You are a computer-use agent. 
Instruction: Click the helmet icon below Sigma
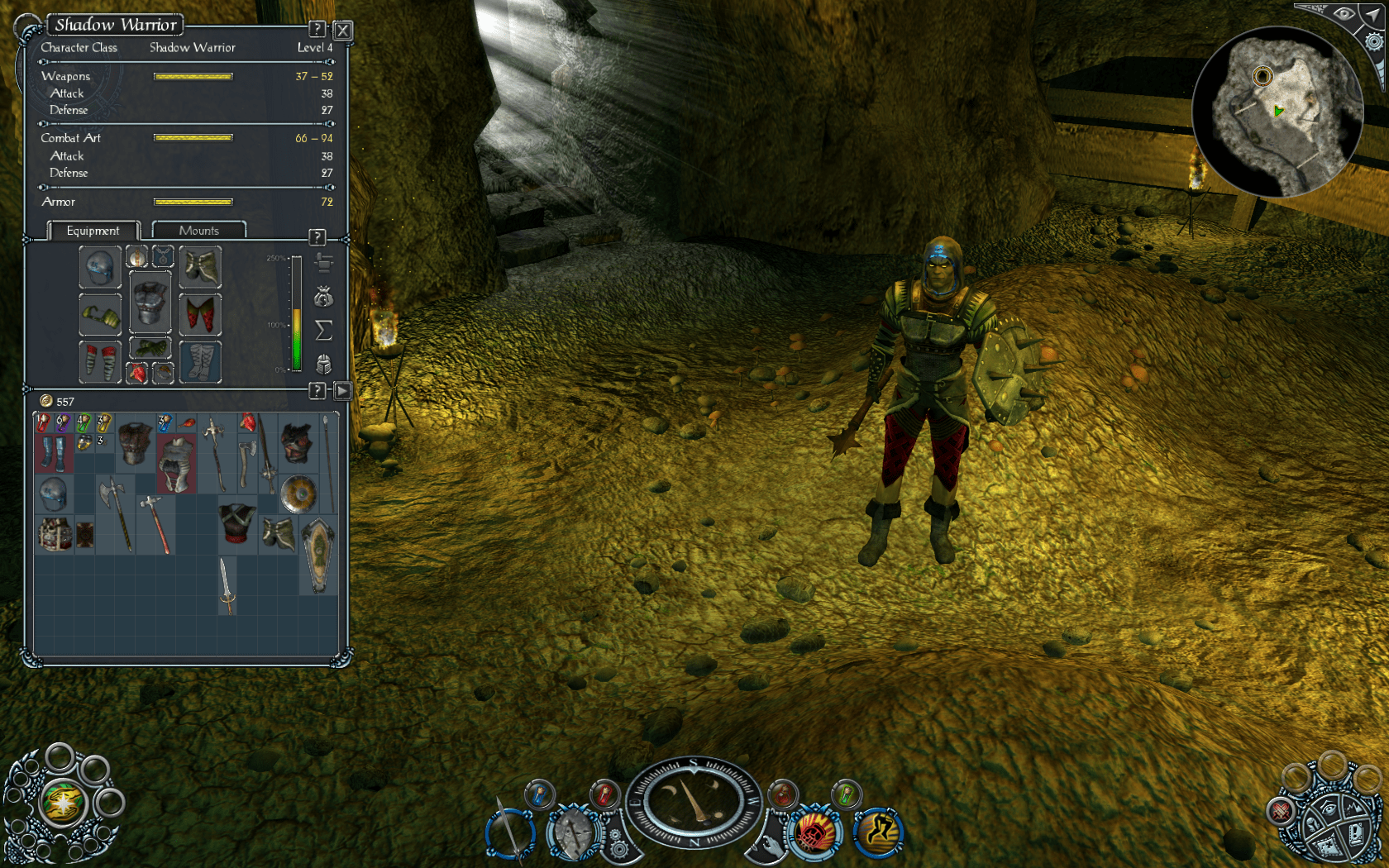(324, 364)
